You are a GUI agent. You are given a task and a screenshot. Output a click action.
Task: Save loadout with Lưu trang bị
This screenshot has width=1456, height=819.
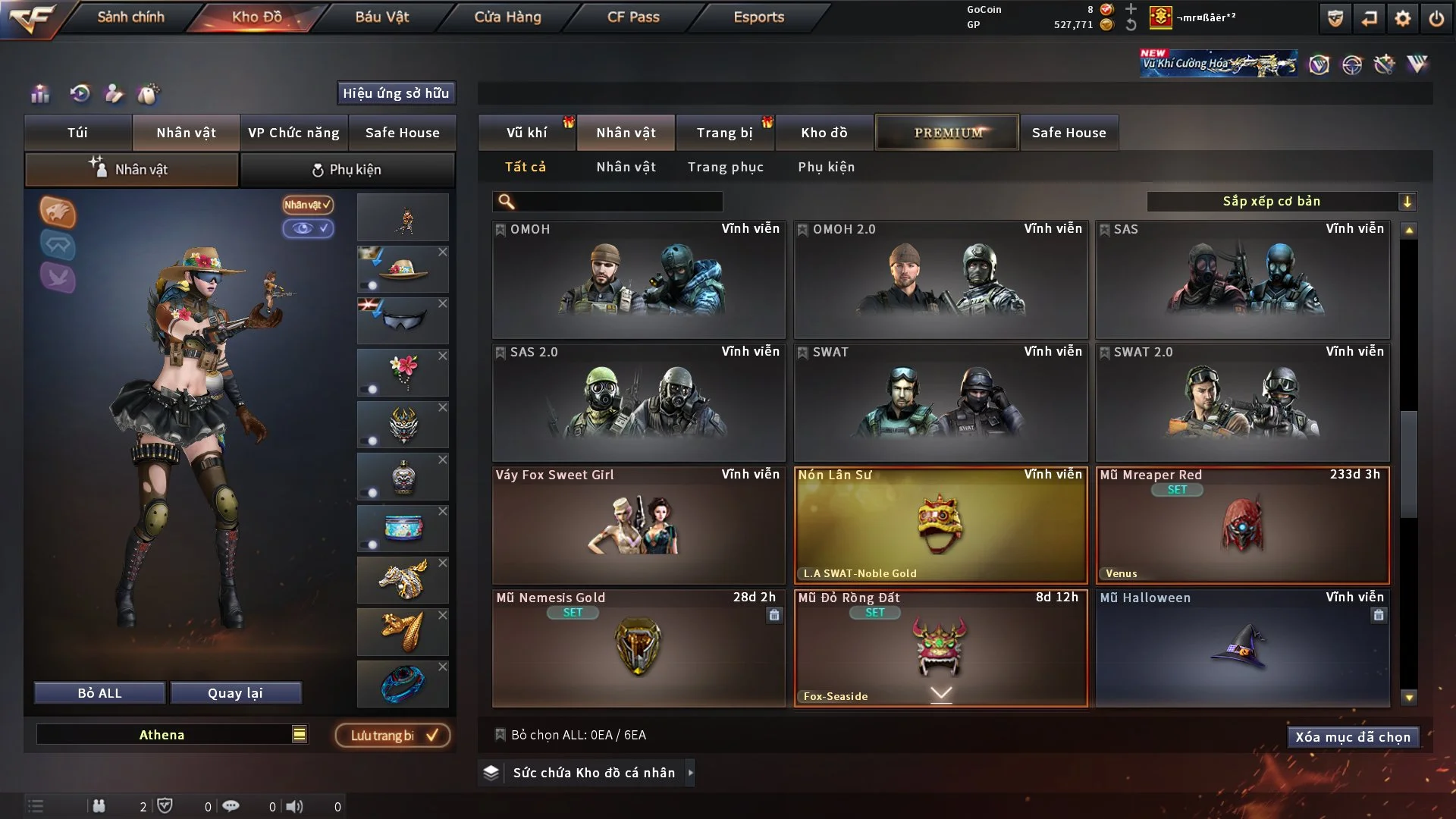tap(392, 736)
